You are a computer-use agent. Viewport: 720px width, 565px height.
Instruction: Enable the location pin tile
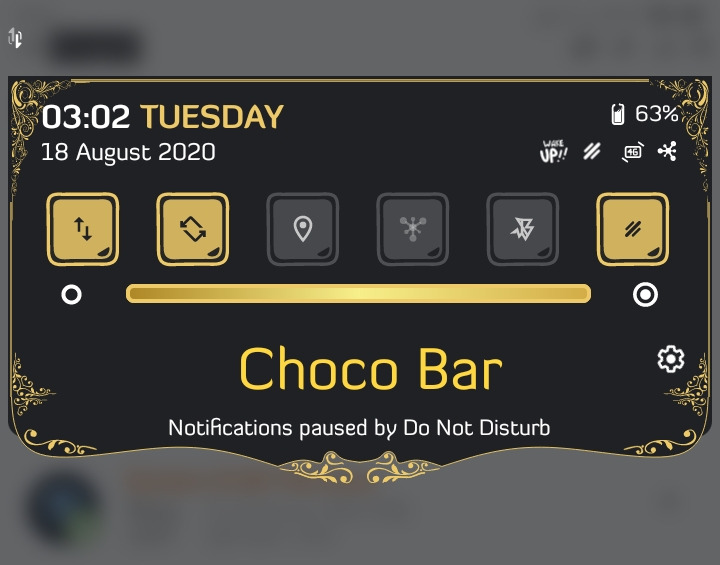(x=303, y=229)
